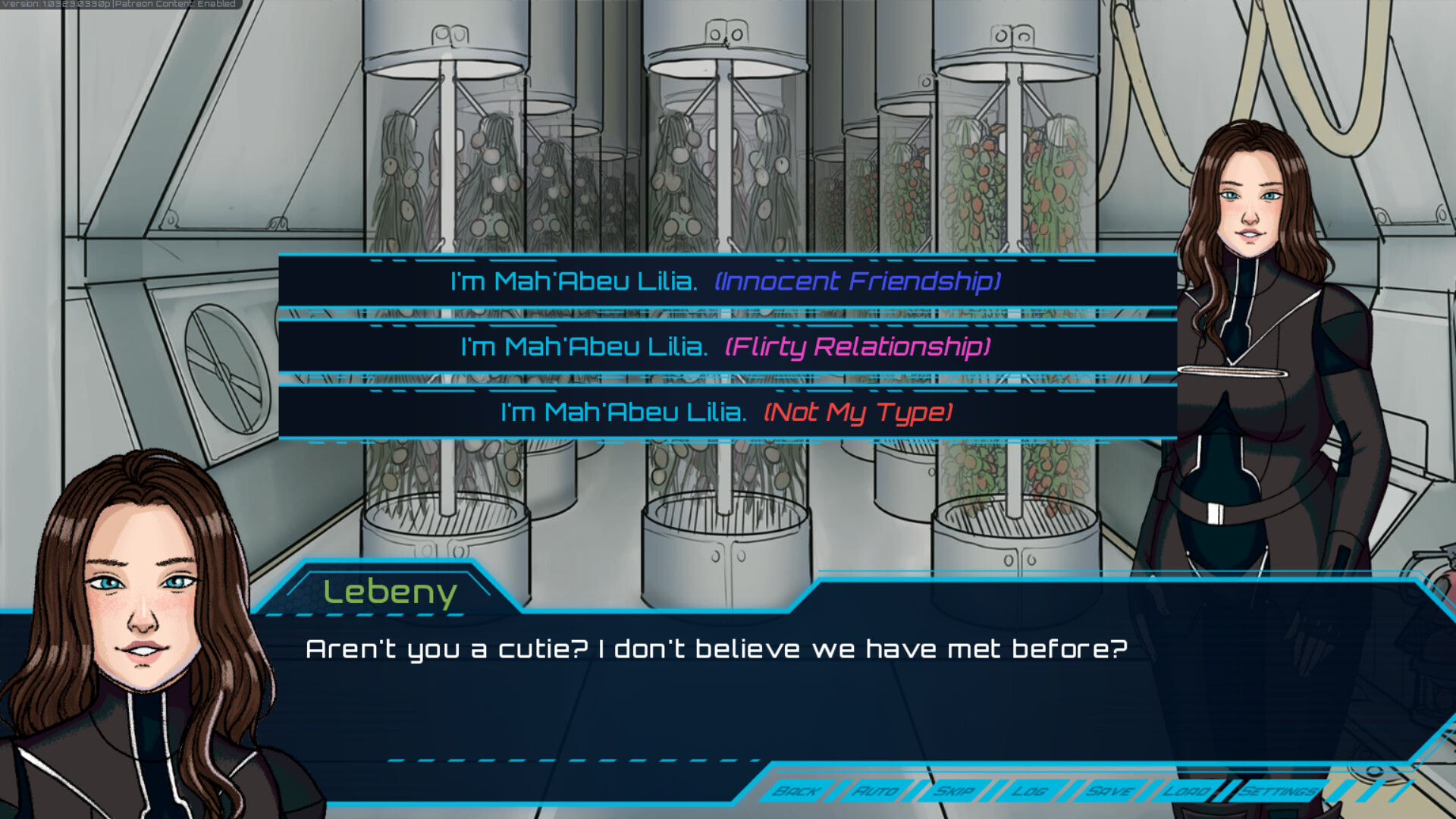Enable Auto mode from the quick menu

[877, 792]
